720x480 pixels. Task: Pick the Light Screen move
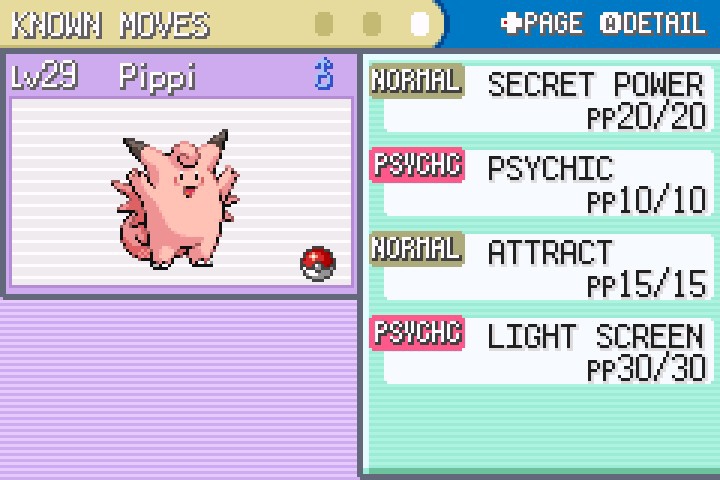pyautogui.click(x=594, y=336)
